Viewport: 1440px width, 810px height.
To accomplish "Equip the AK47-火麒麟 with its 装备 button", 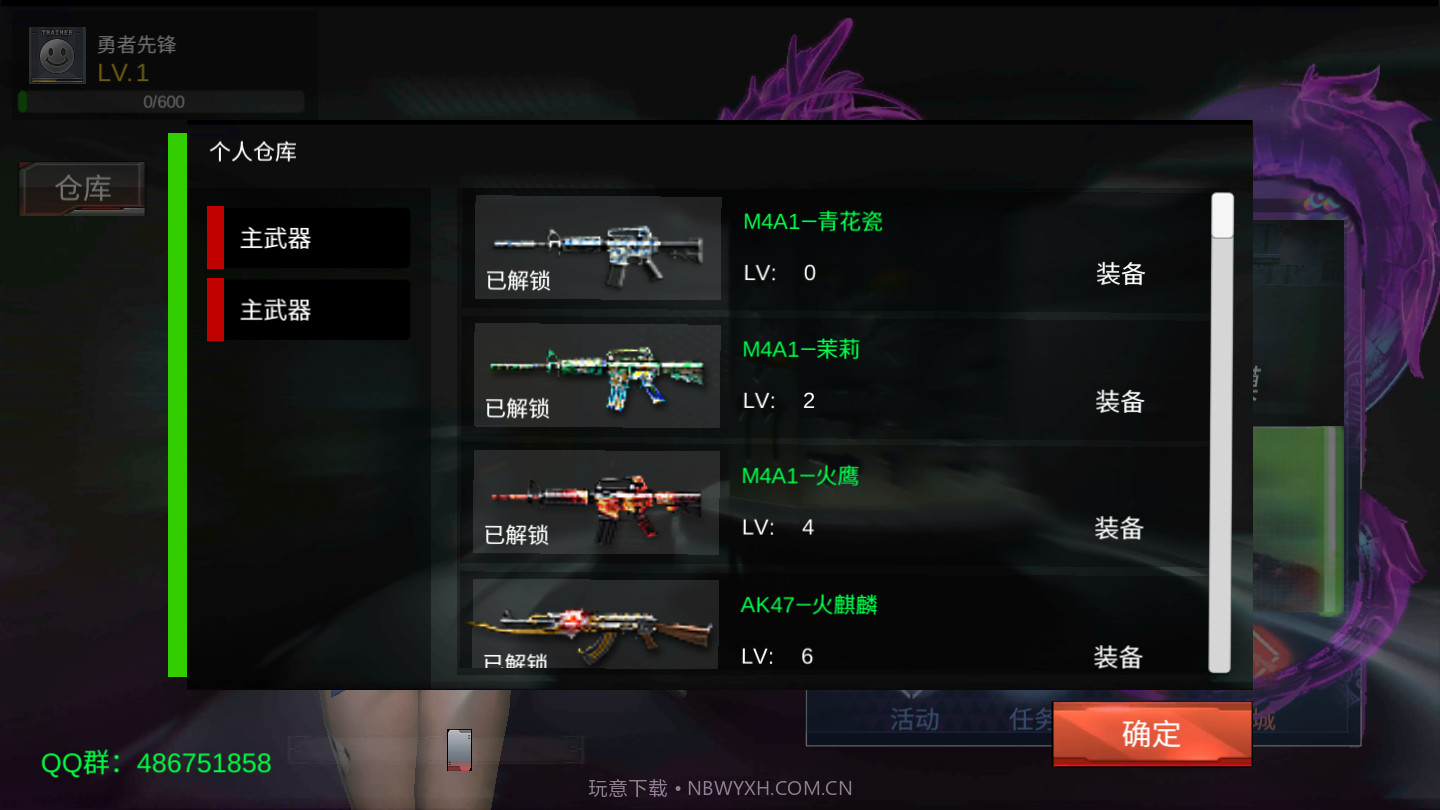I will [x=1117, y=656].
